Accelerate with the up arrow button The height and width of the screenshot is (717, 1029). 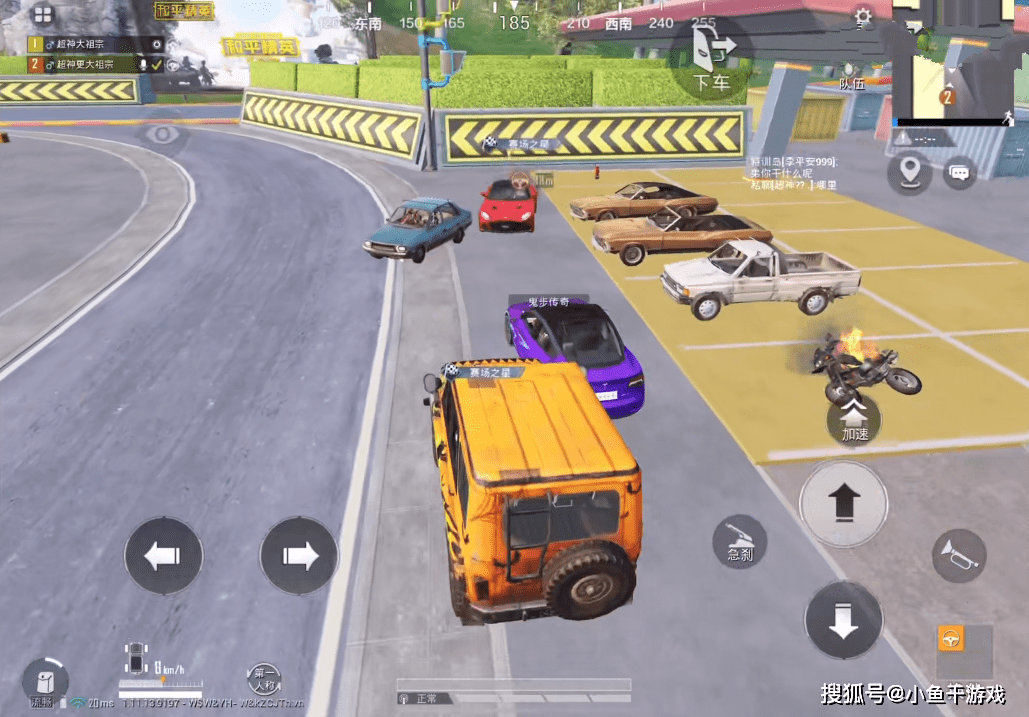click(x=843, y=503)
